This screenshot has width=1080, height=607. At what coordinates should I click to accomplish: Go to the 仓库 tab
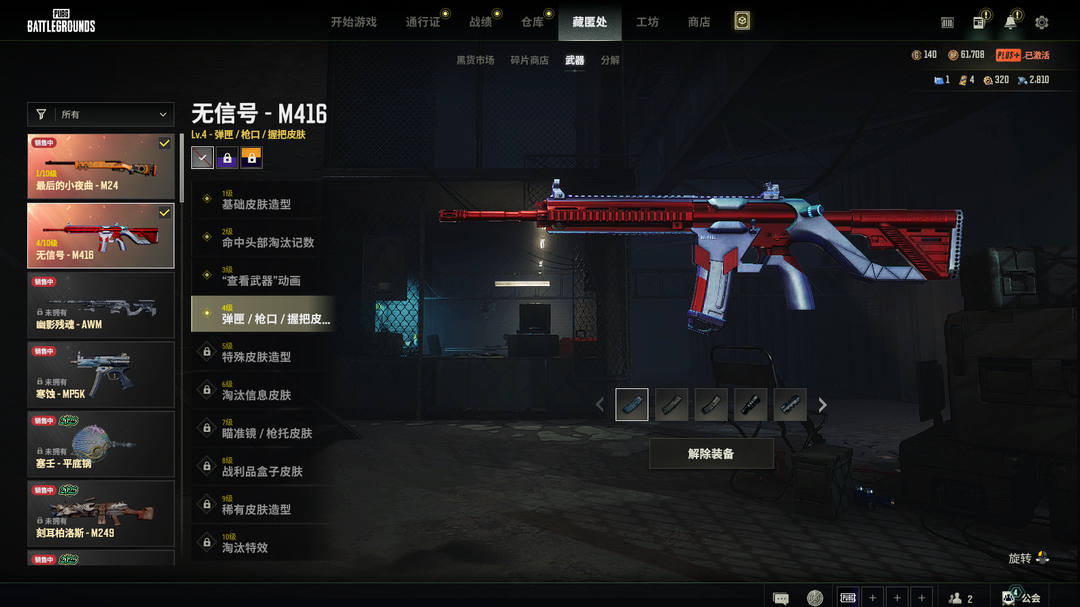pos(532,22)
